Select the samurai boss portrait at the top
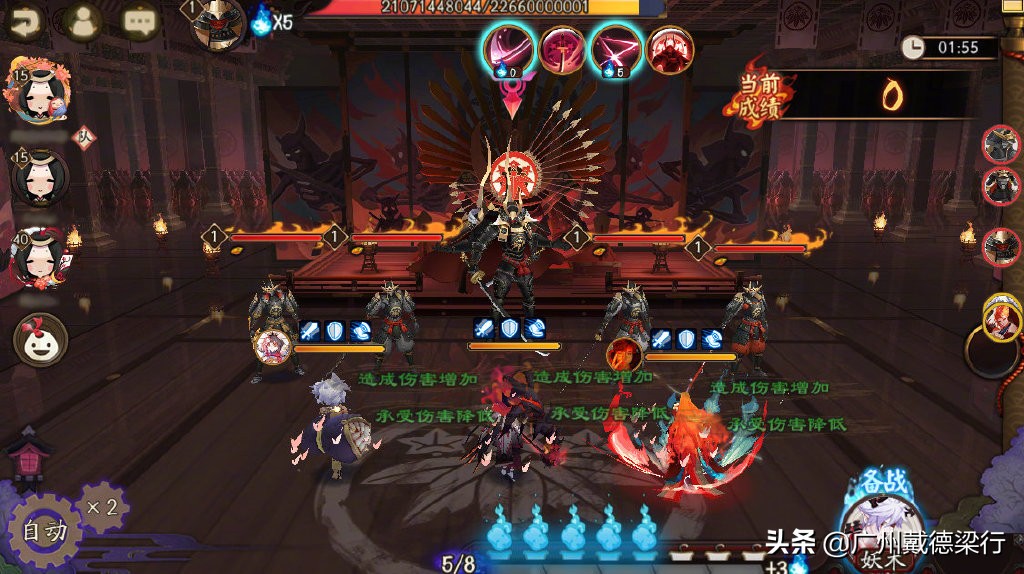 click(219, 24)
